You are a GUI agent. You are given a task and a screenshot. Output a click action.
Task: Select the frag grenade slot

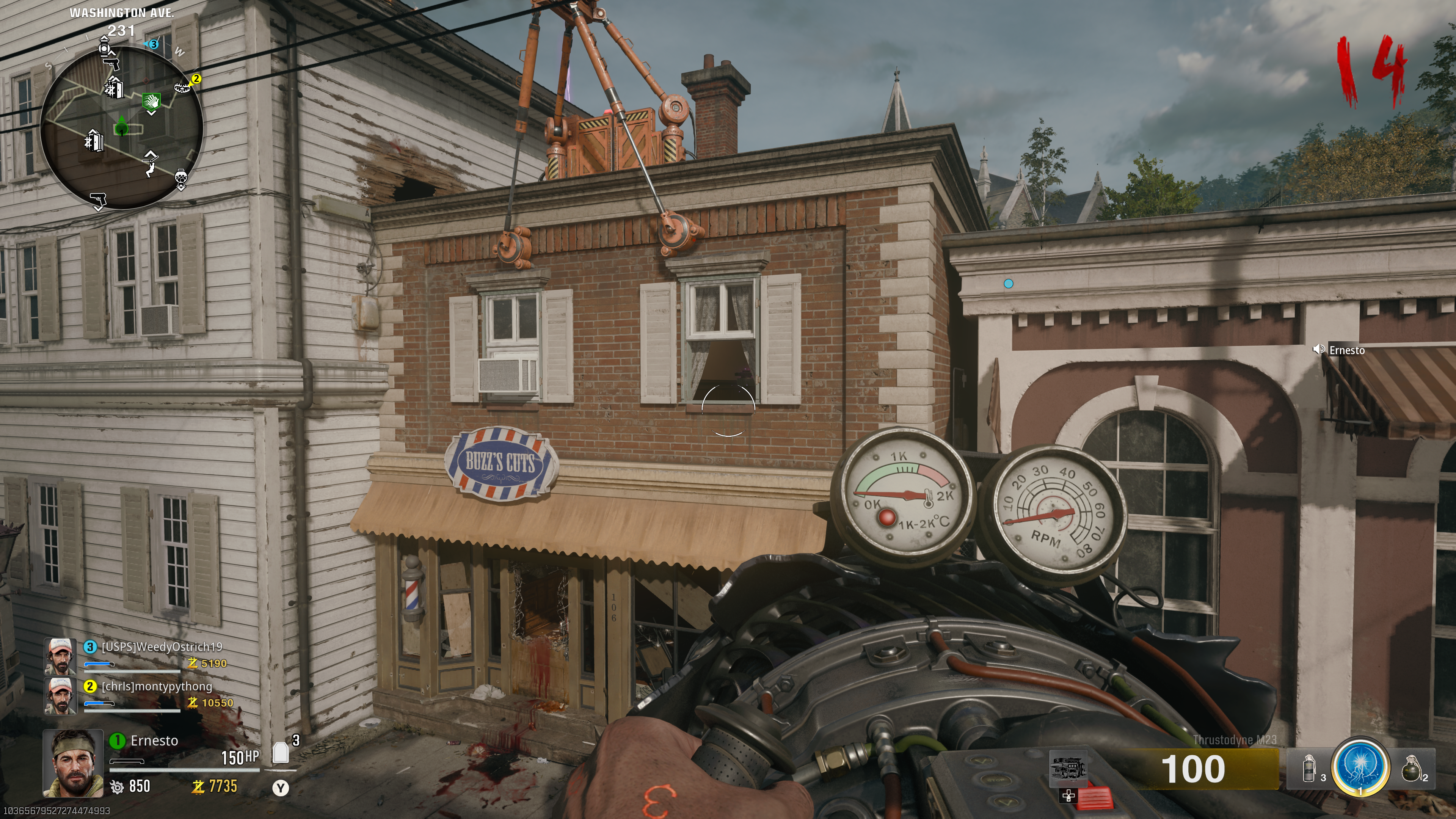point(1411,769)
